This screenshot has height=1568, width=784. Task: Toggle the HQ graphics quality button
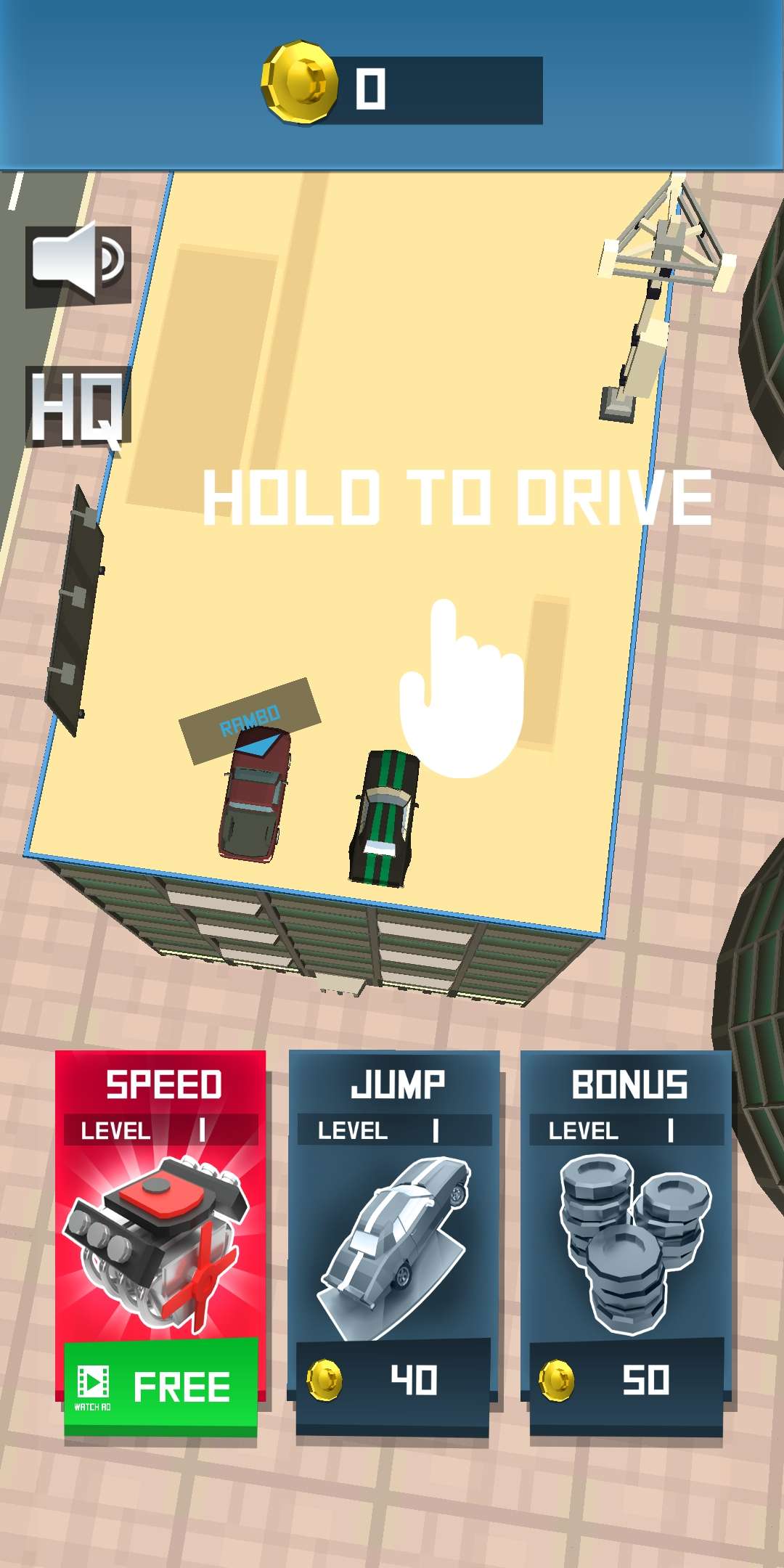point(78,407)
